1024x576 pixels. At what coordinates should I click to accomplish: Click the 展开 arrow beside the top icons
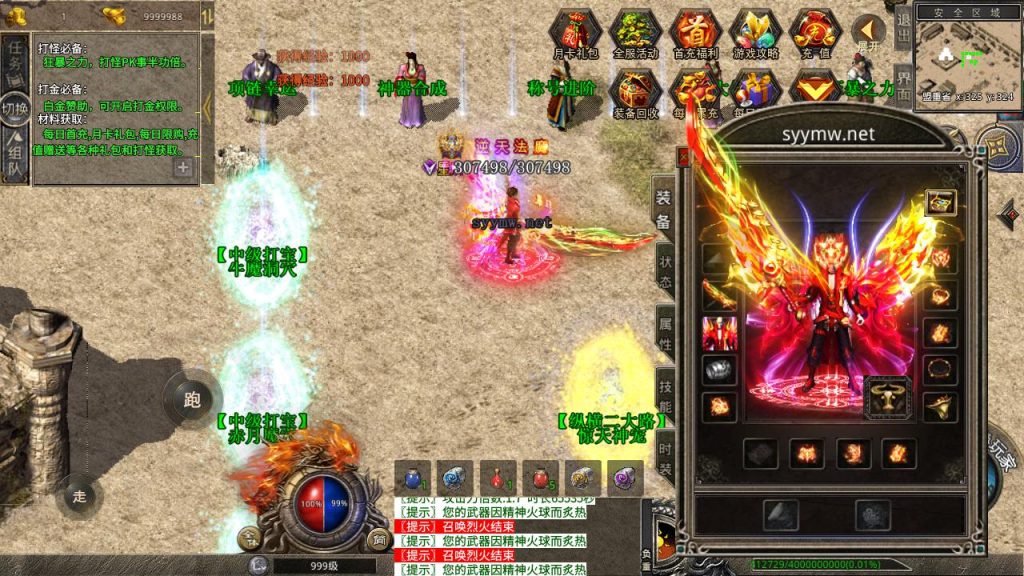[869, 33]
